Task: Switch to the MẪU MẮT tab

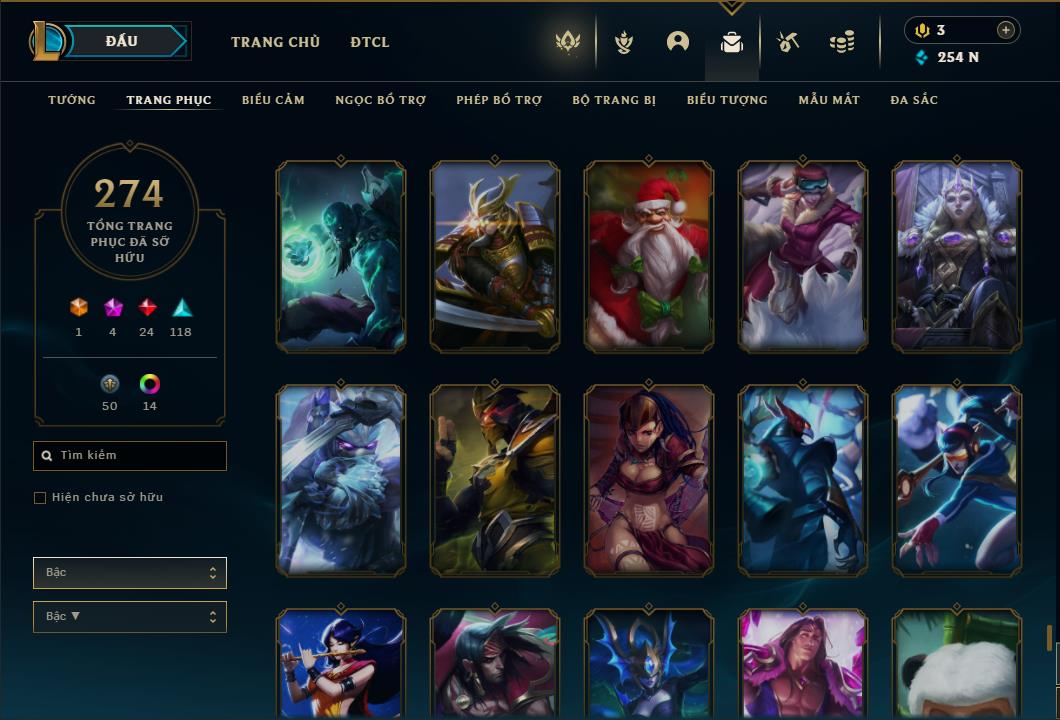Action: pos(829,100)
